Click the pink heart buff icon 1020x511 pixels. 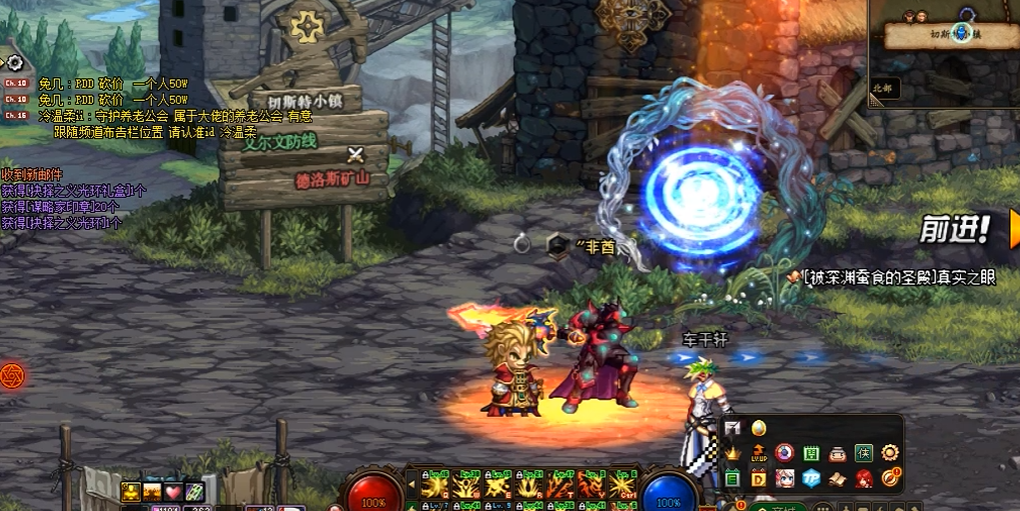(173, 491)
